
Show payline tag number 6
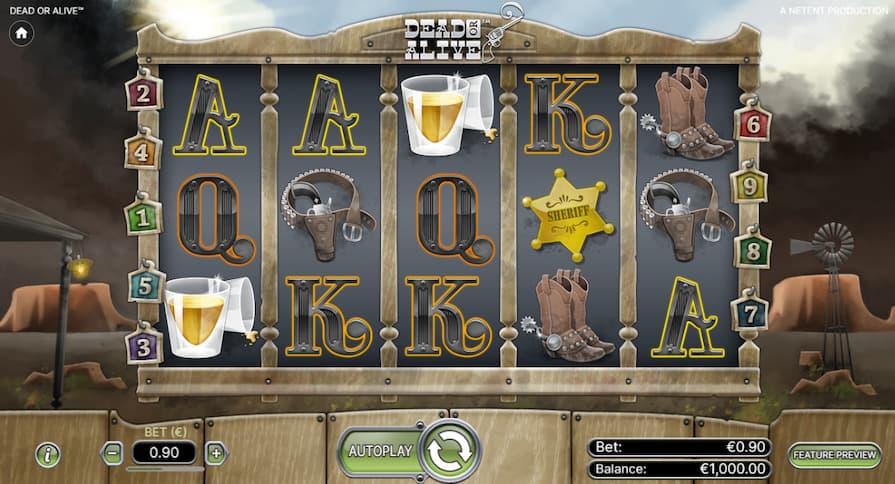click(752, 125)
